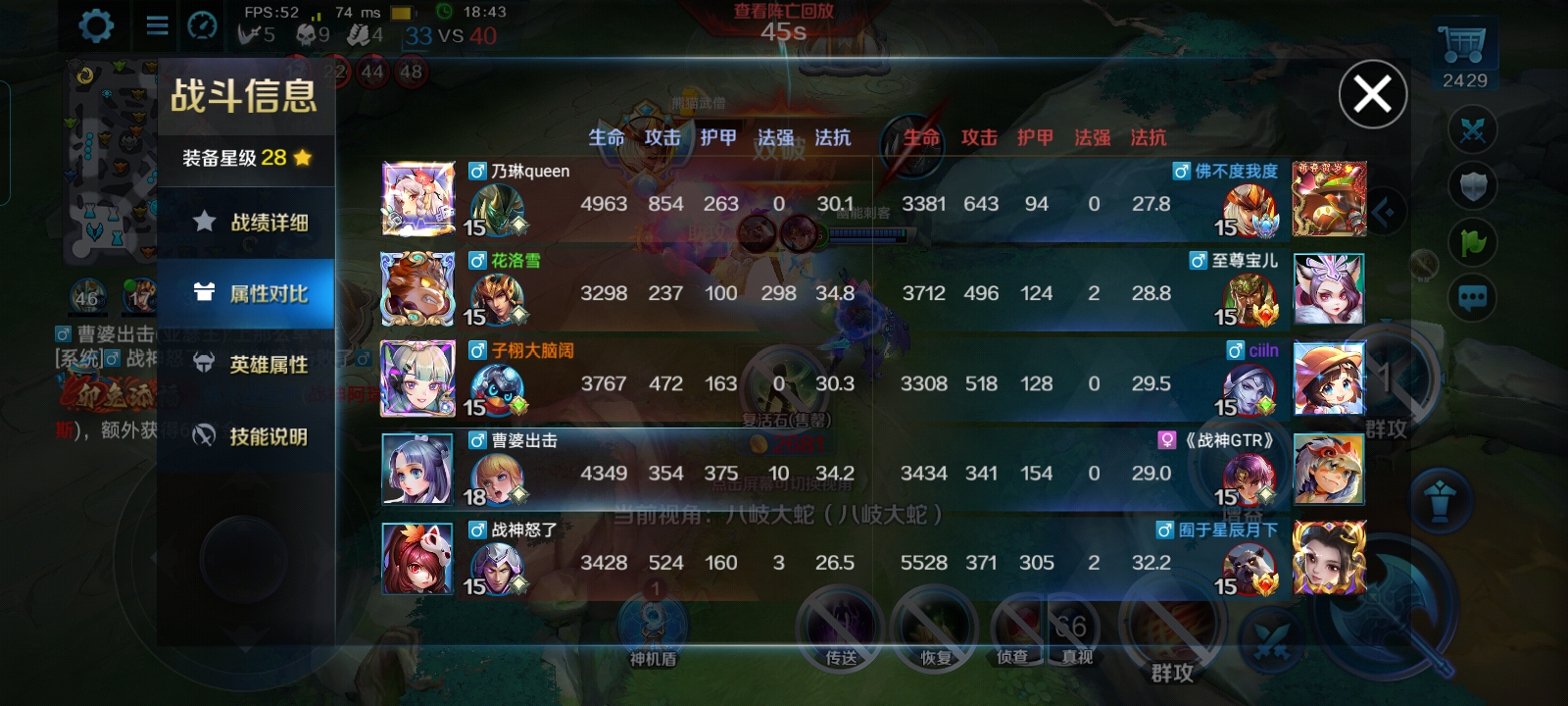Select enemy ciiln's avatar

point(1329,378)
